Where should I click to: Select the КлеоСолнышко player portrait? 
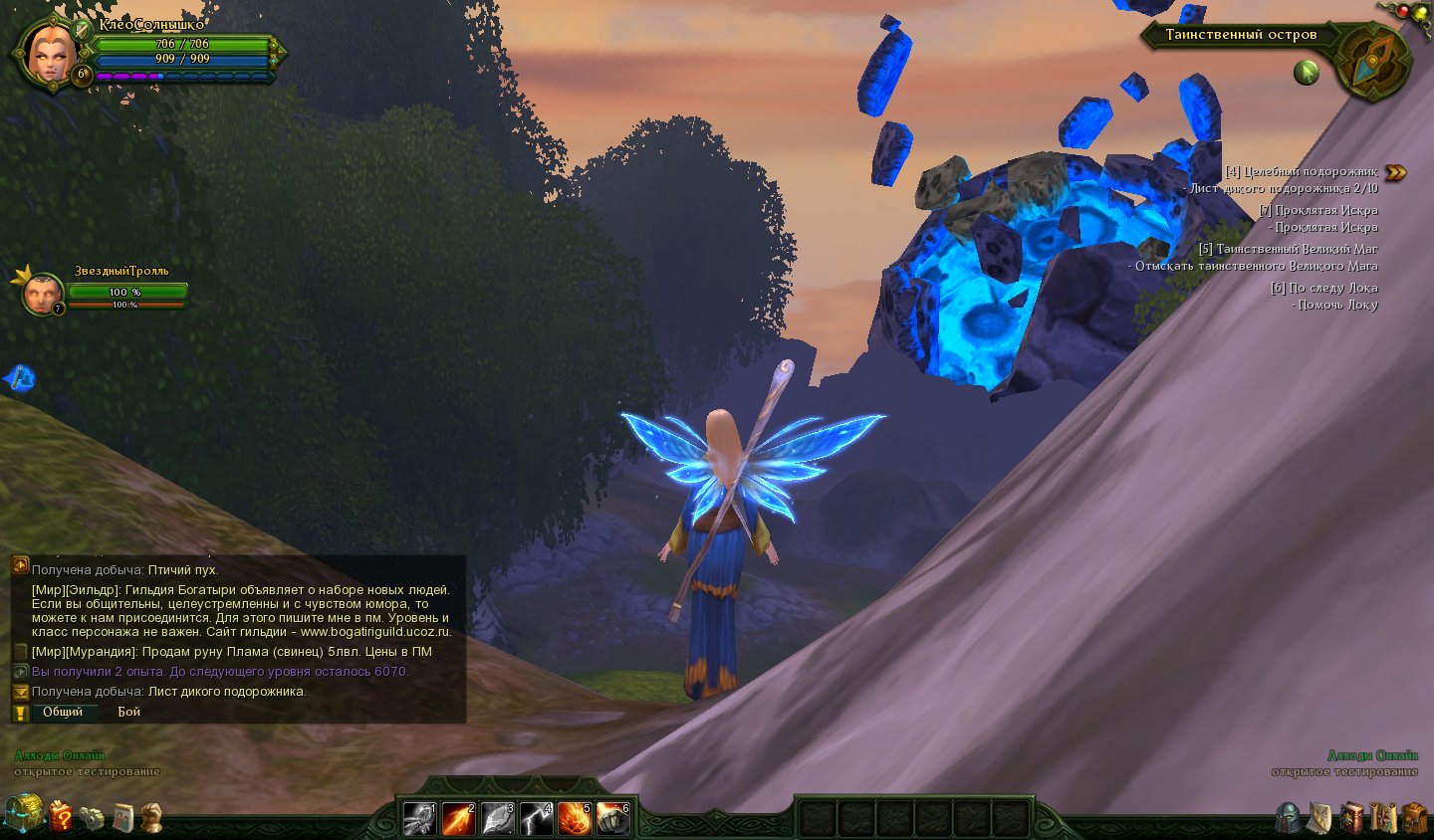click(50, 53)
